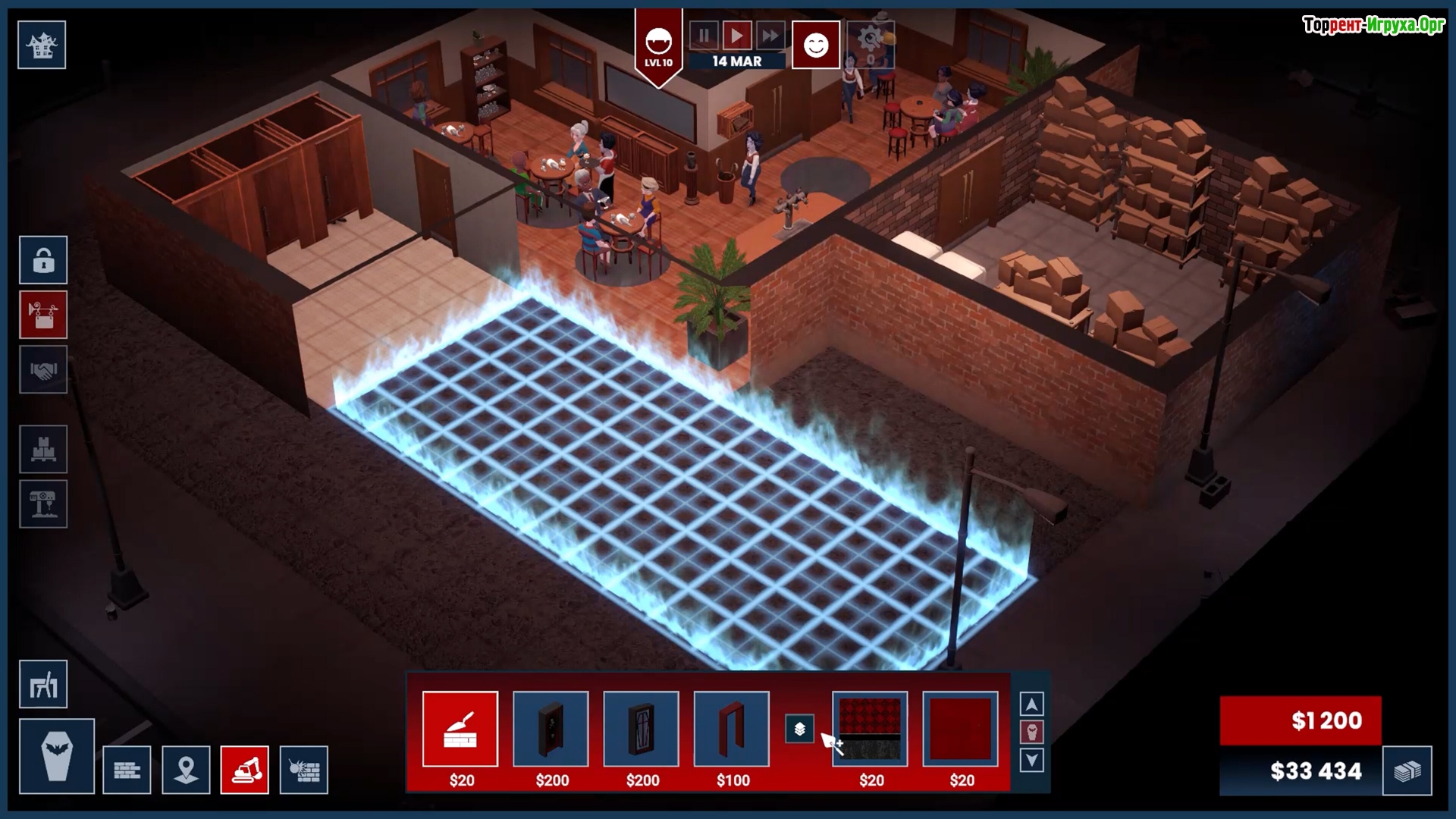Image resolution: width=1456 pixels, height=819 pixels.
Task: Select the map pin location tool
Action: [186, 770]
